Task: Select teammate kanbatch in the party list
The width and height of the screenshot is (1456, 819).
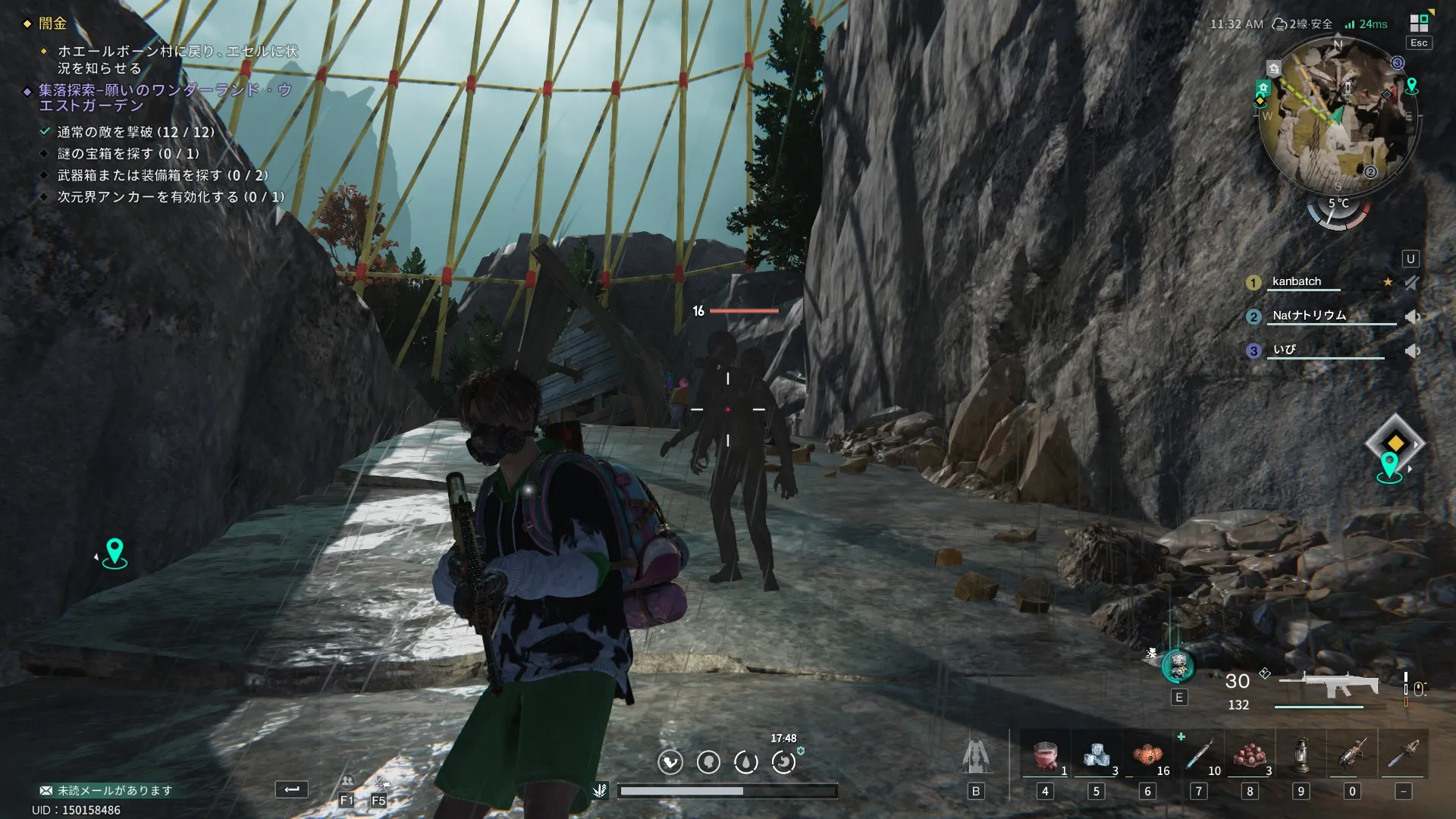Action: [1296, 282]
